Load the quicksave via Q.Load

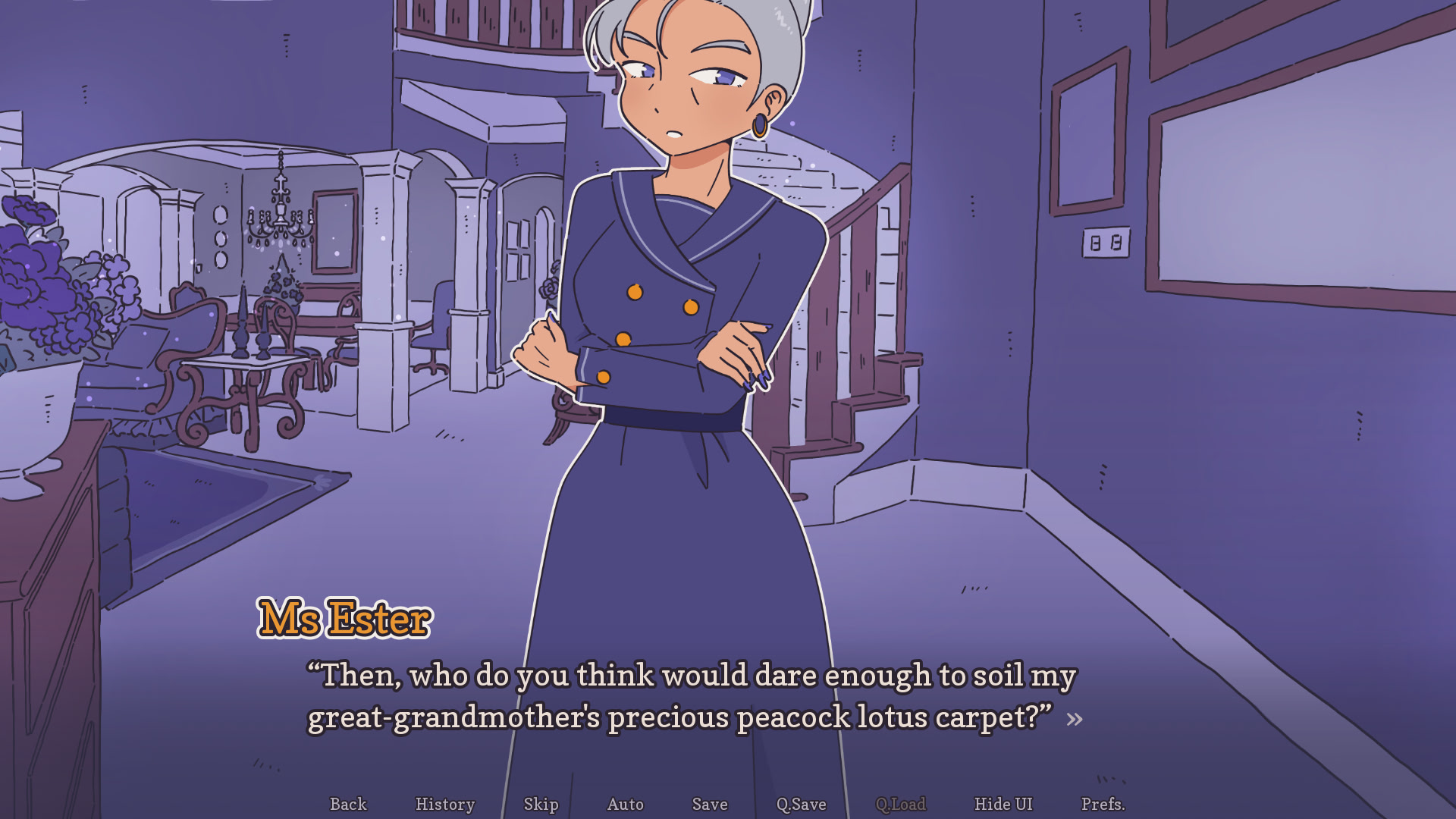902,805
